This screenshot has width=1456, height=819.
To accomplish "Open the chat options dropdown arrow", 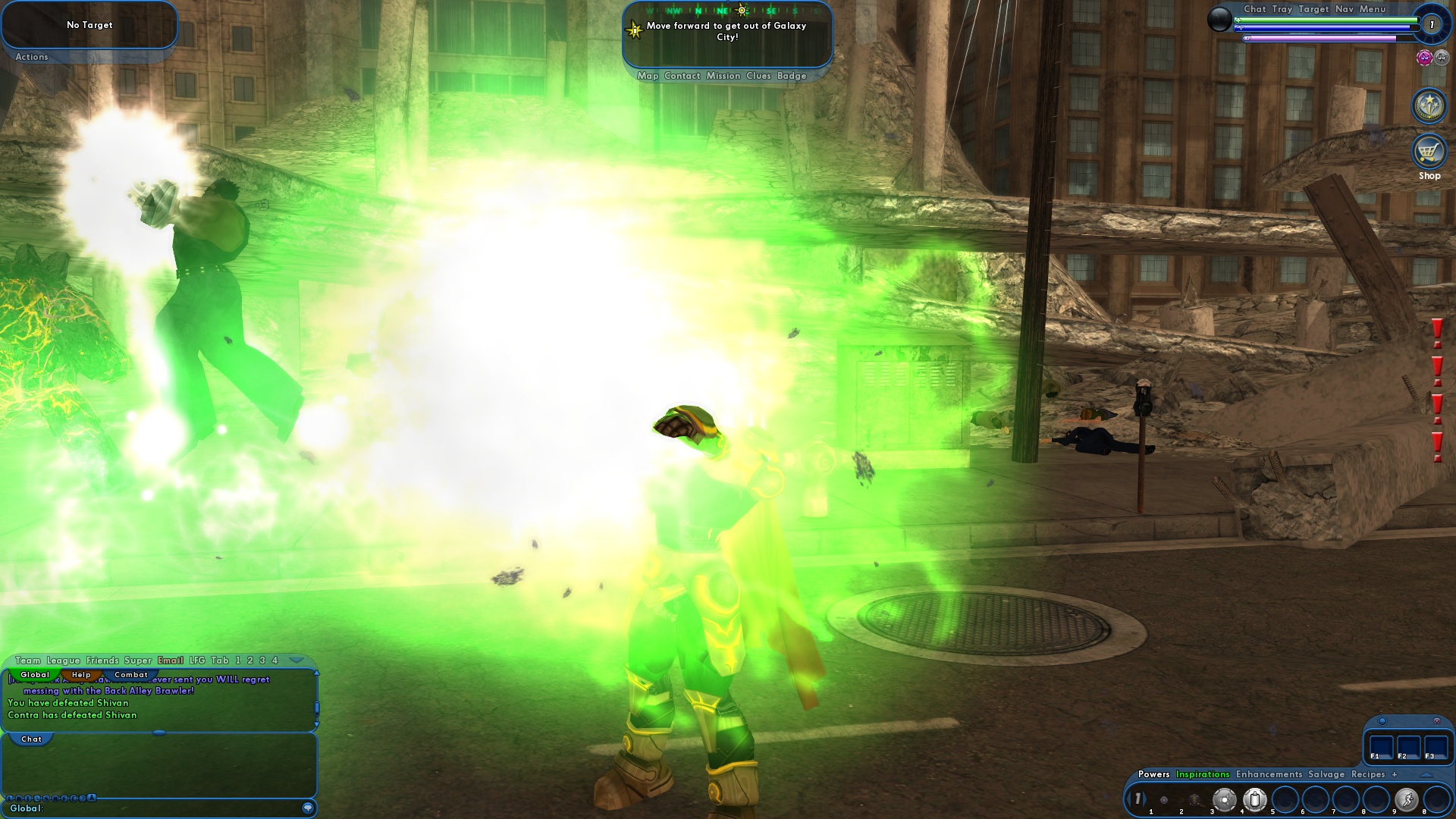I will 298,660.
